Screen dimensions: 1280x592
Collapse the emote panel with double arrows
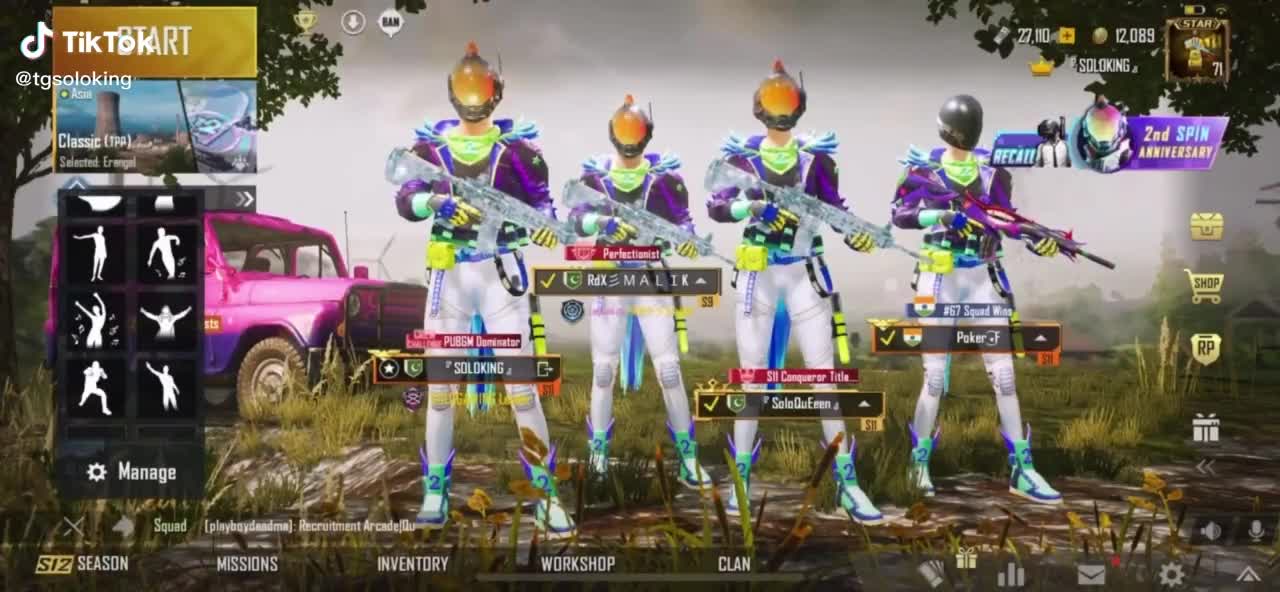(x=244, y=198)
